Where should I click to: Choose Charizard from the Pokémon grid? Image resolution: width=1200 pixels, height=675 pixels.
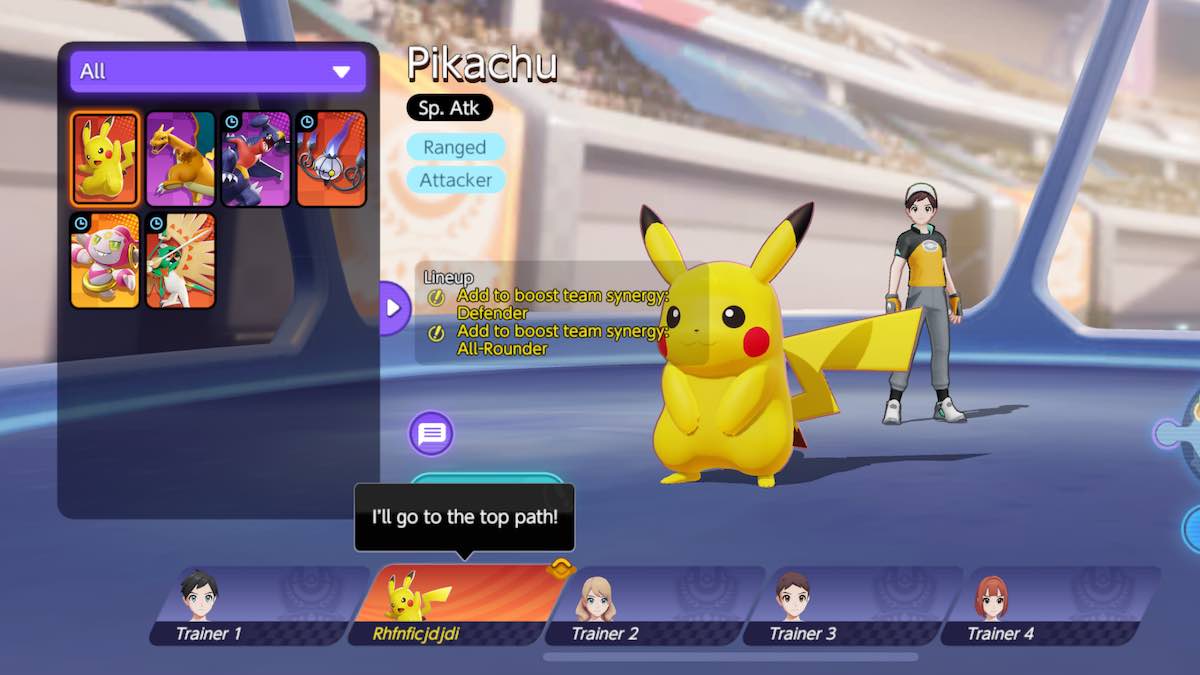pyautogui.click(x=180, y=158)
